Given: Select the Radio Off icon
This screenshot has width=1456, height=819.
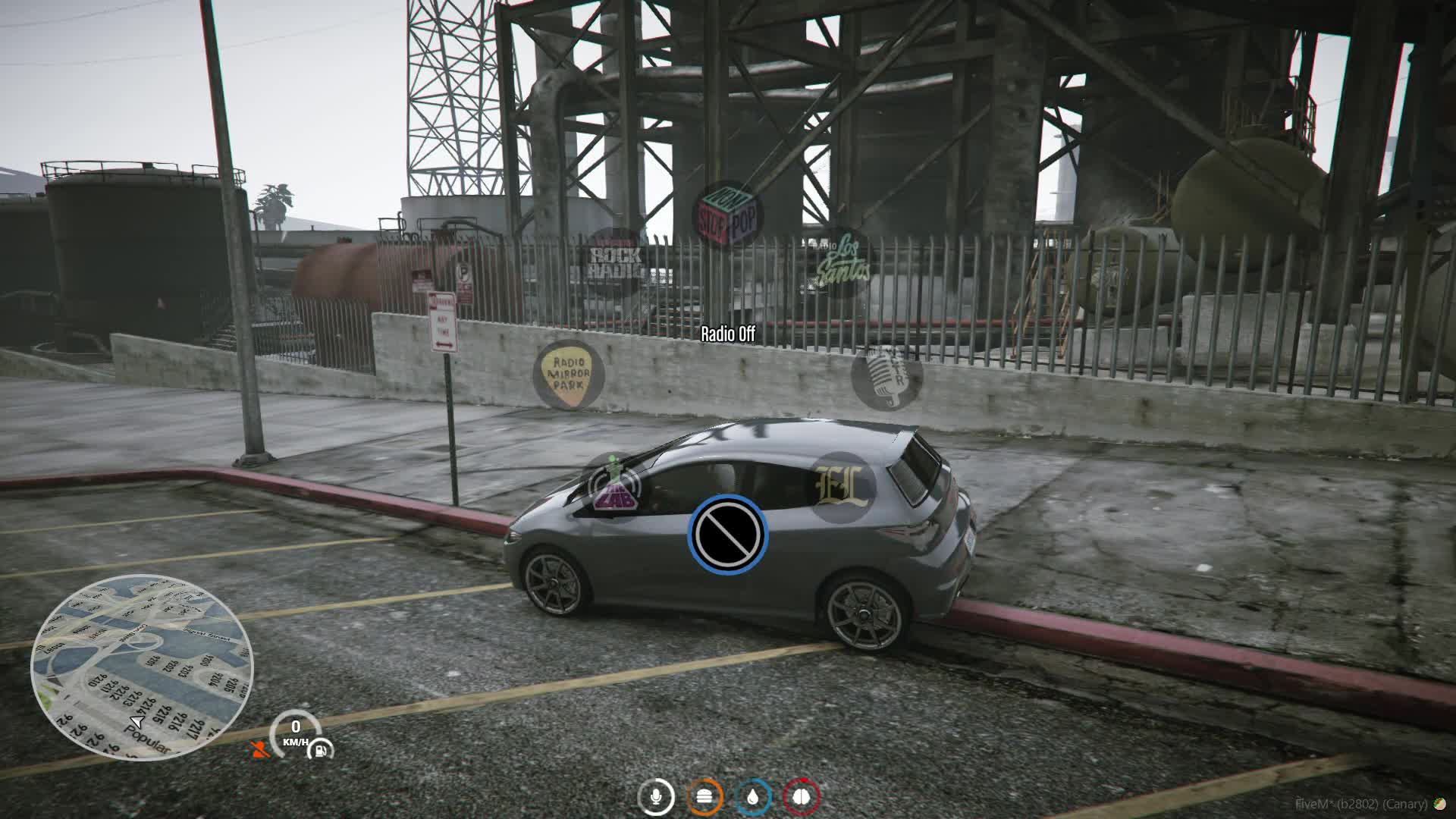Looking at the screenshot, I should coord(727,534).
